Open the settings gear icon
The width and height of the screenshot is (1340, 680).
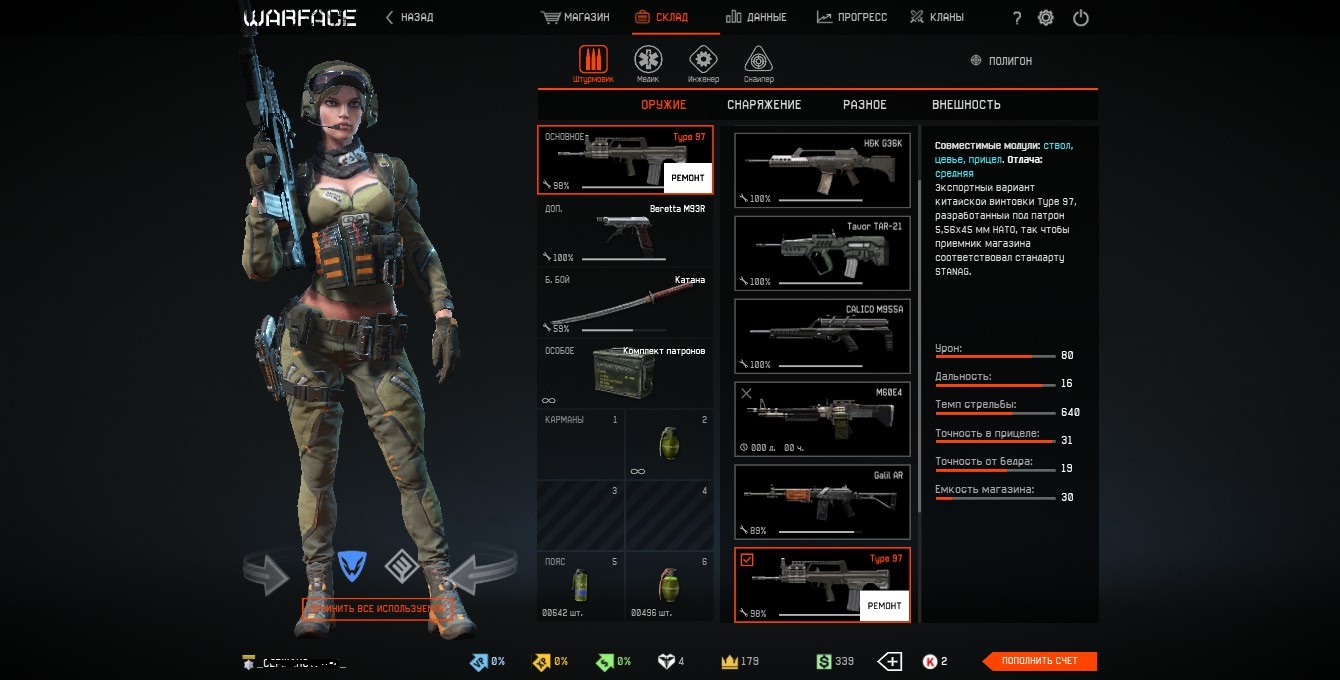click(1046, 18)
